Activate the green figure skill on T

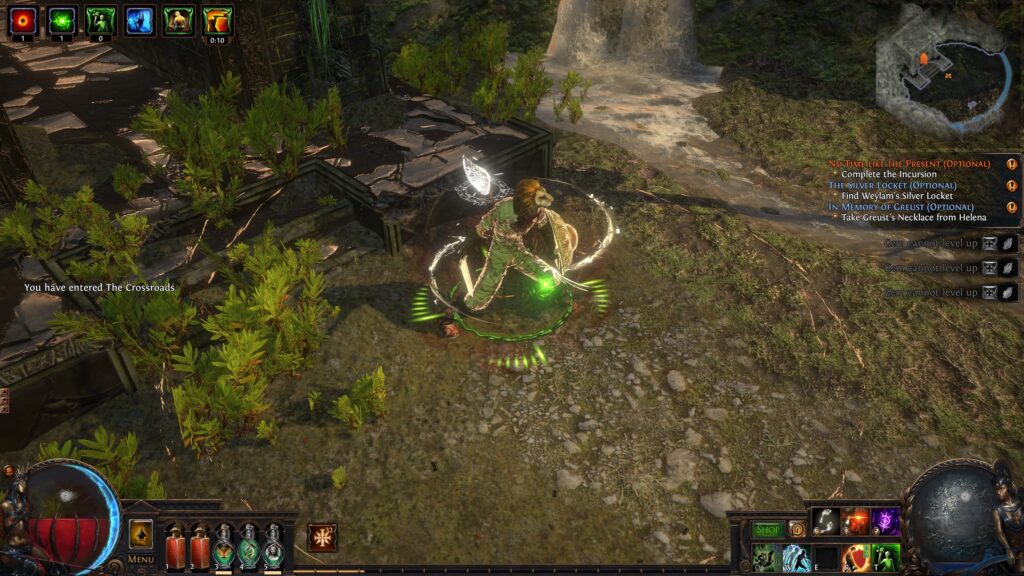886,557
